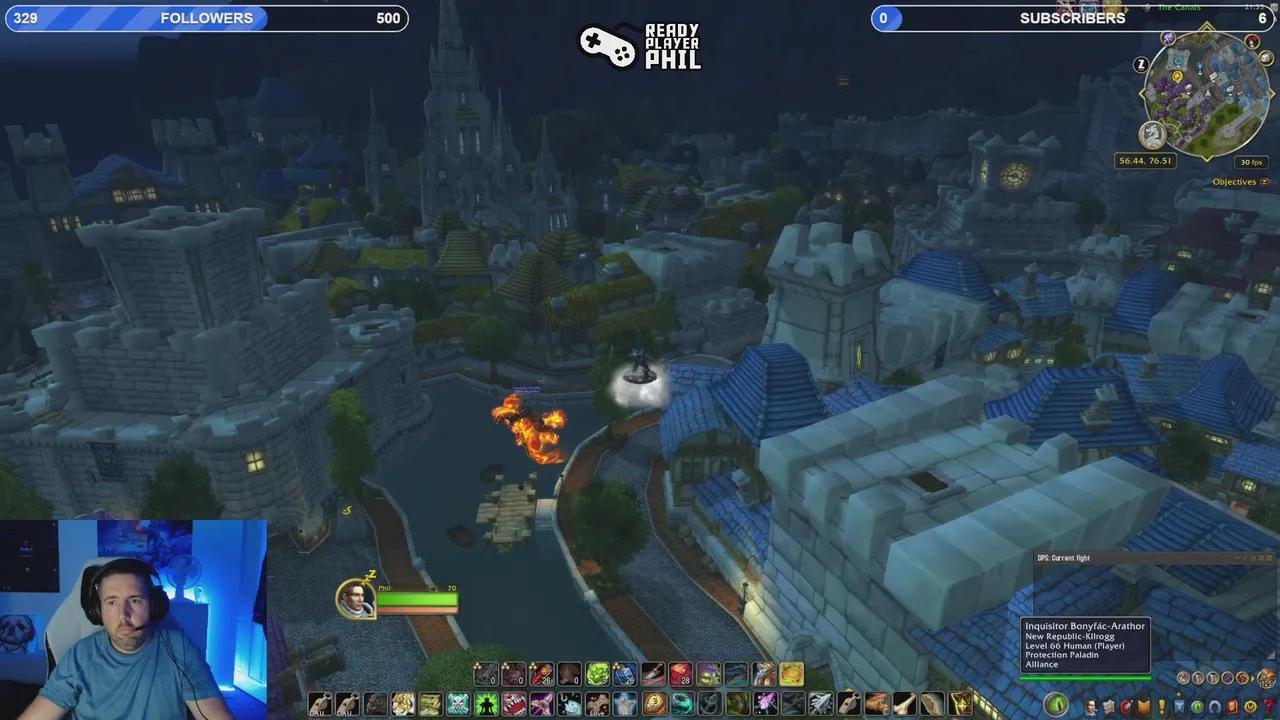The height and width of the screenshot is (720, 1280).
Task: Toggle a window control icon on the DPS meter
Action: (1262, 558)
